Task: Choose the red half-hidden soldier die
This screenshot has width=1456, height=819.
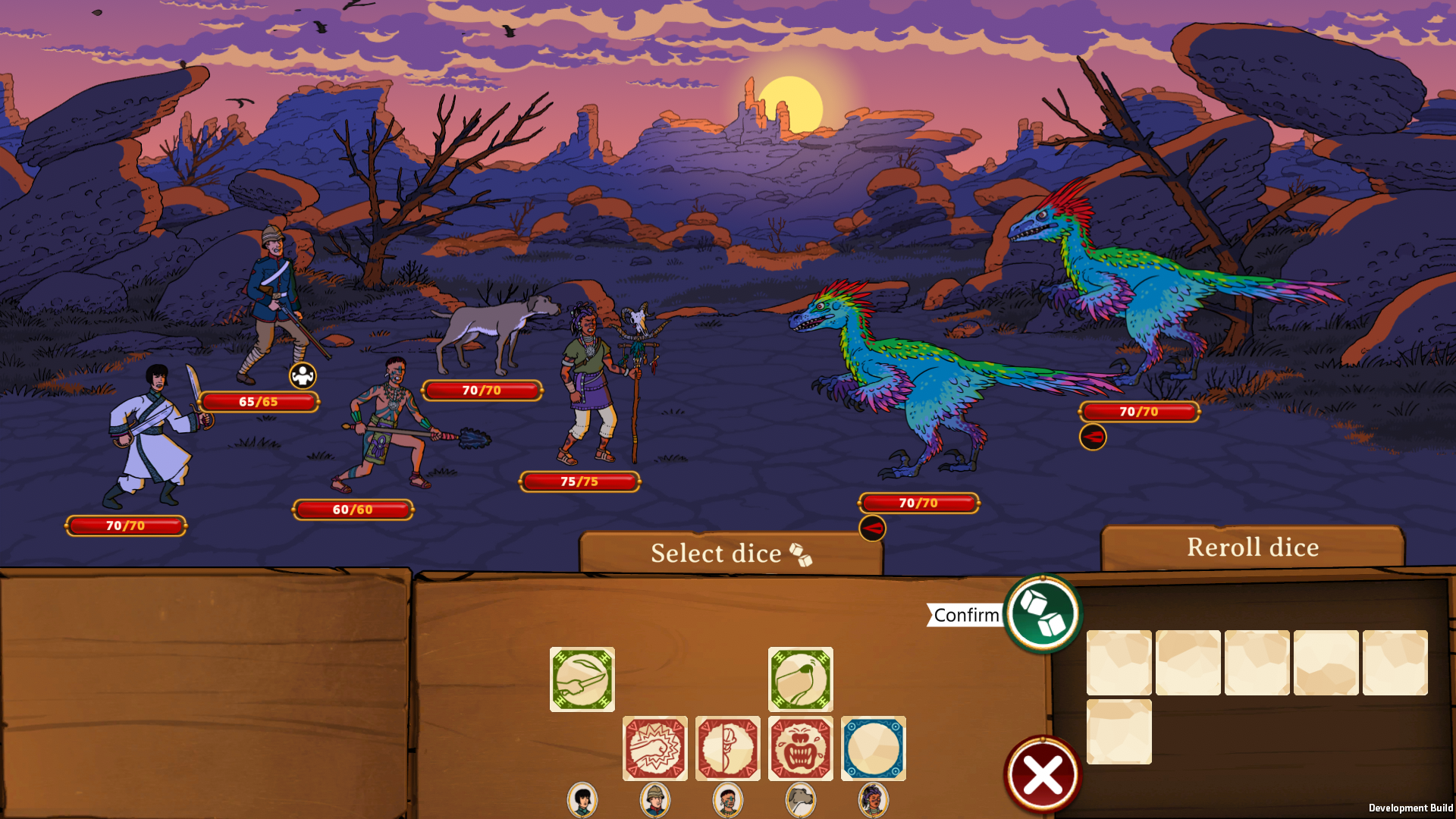Action: point(727,748)
